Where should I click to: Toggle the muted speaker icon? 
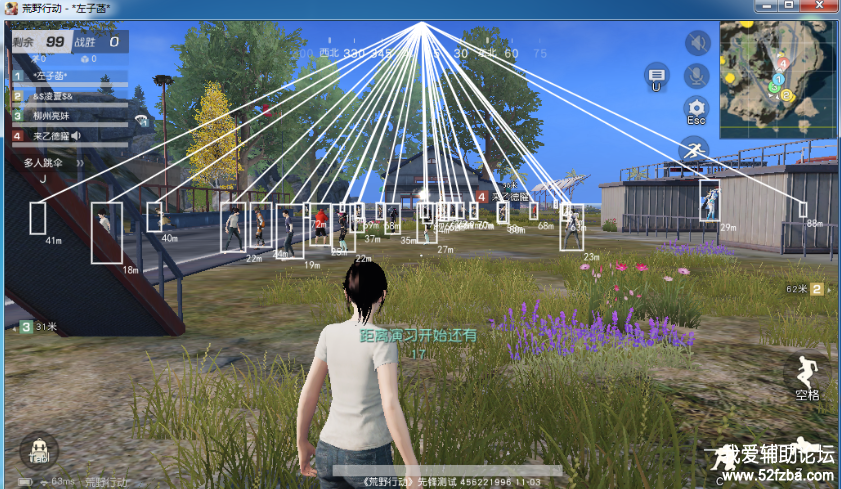[696, 43]
